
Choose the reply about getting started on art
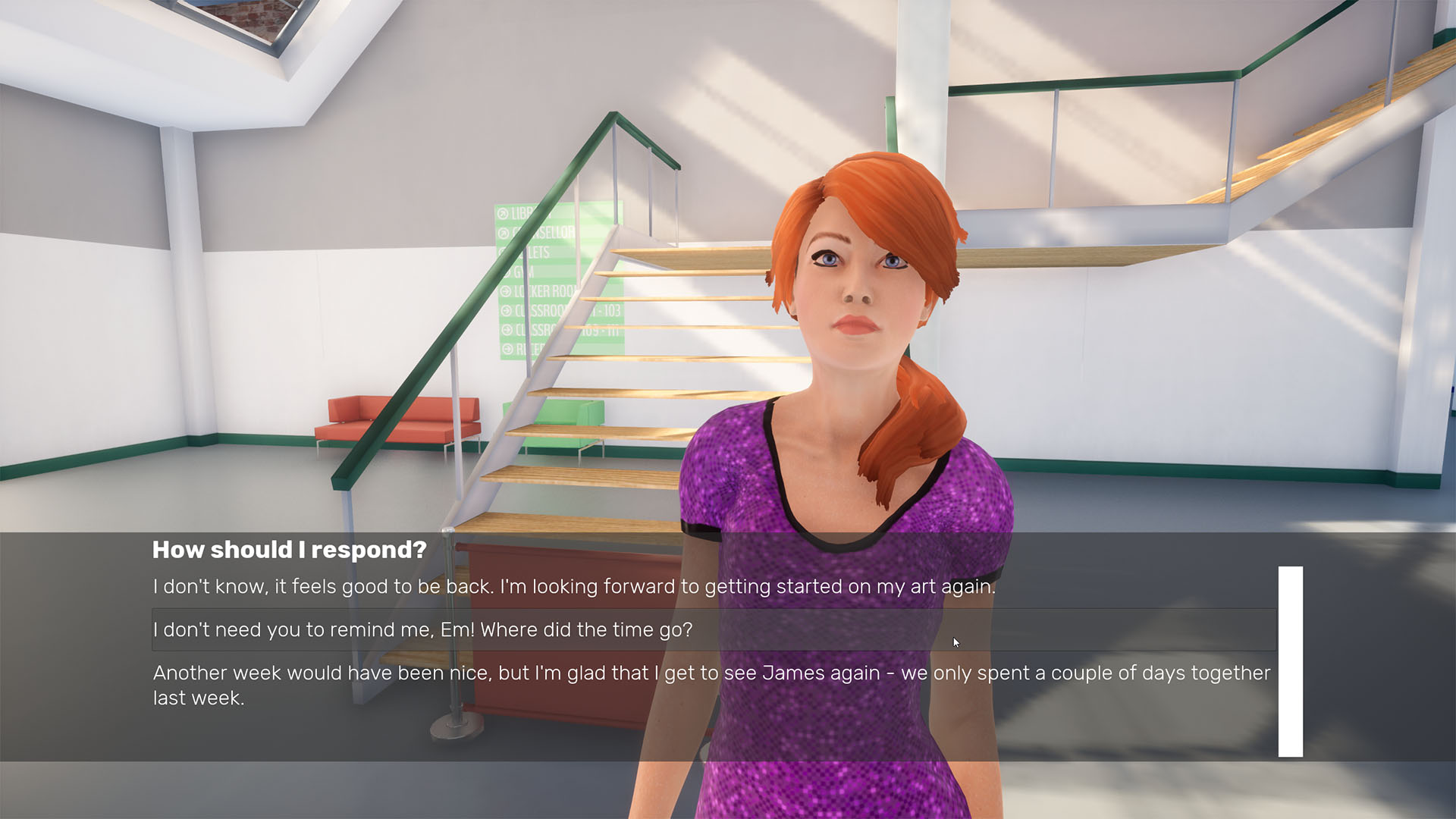(x=574, y=587)
